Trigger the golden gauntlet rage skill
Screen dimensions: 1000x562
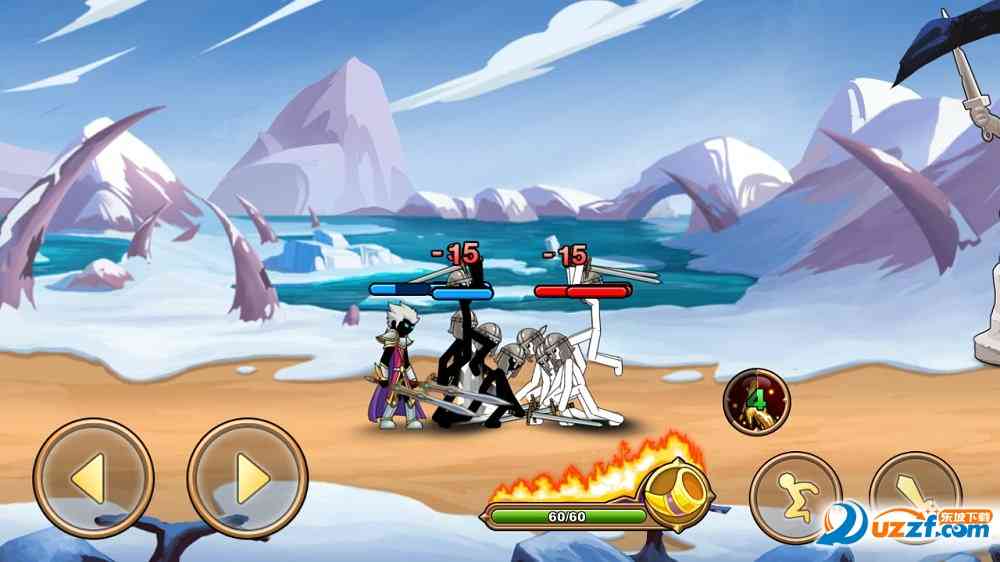point(678,492)
